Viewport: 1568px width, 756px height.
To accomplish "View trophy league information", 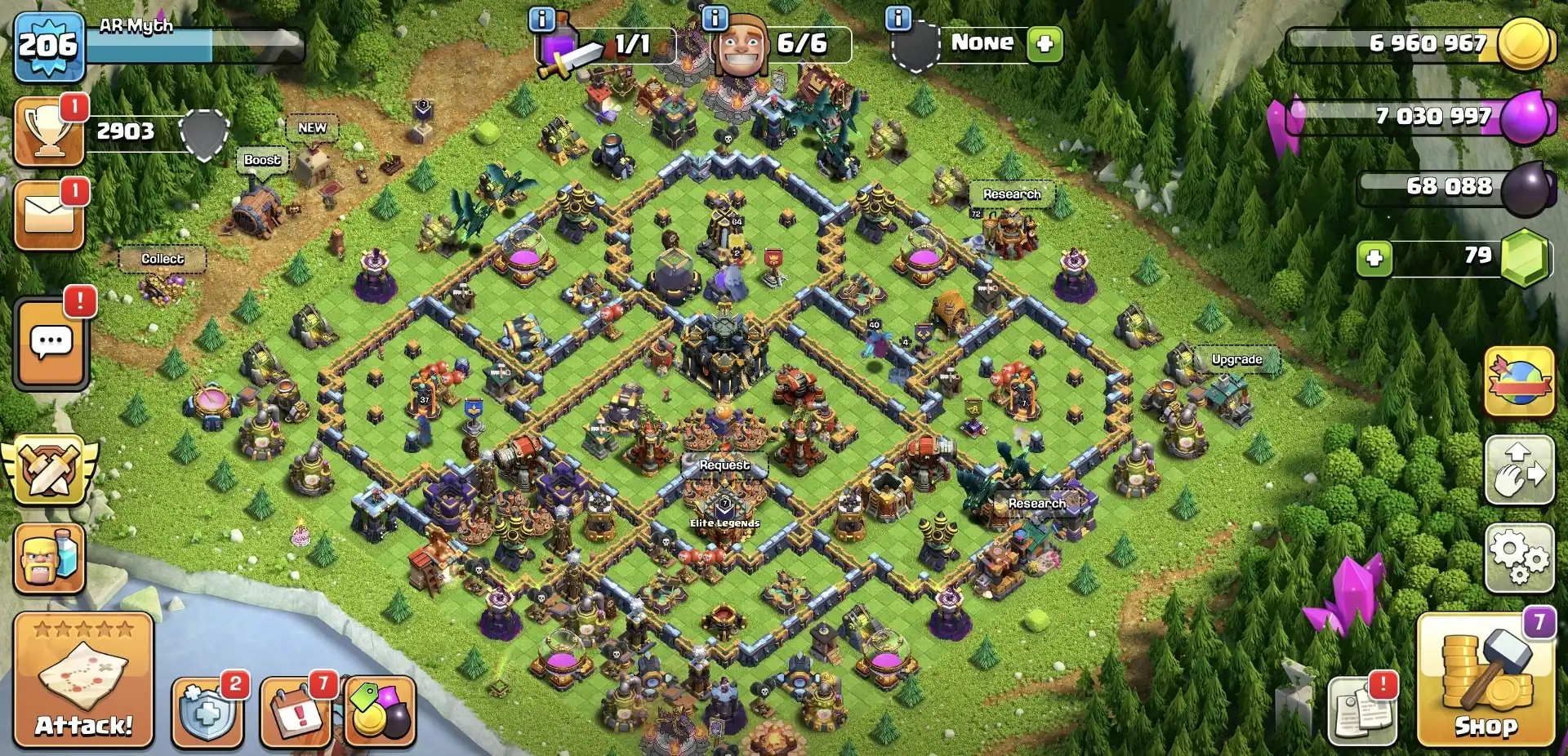I will [47, 131].
